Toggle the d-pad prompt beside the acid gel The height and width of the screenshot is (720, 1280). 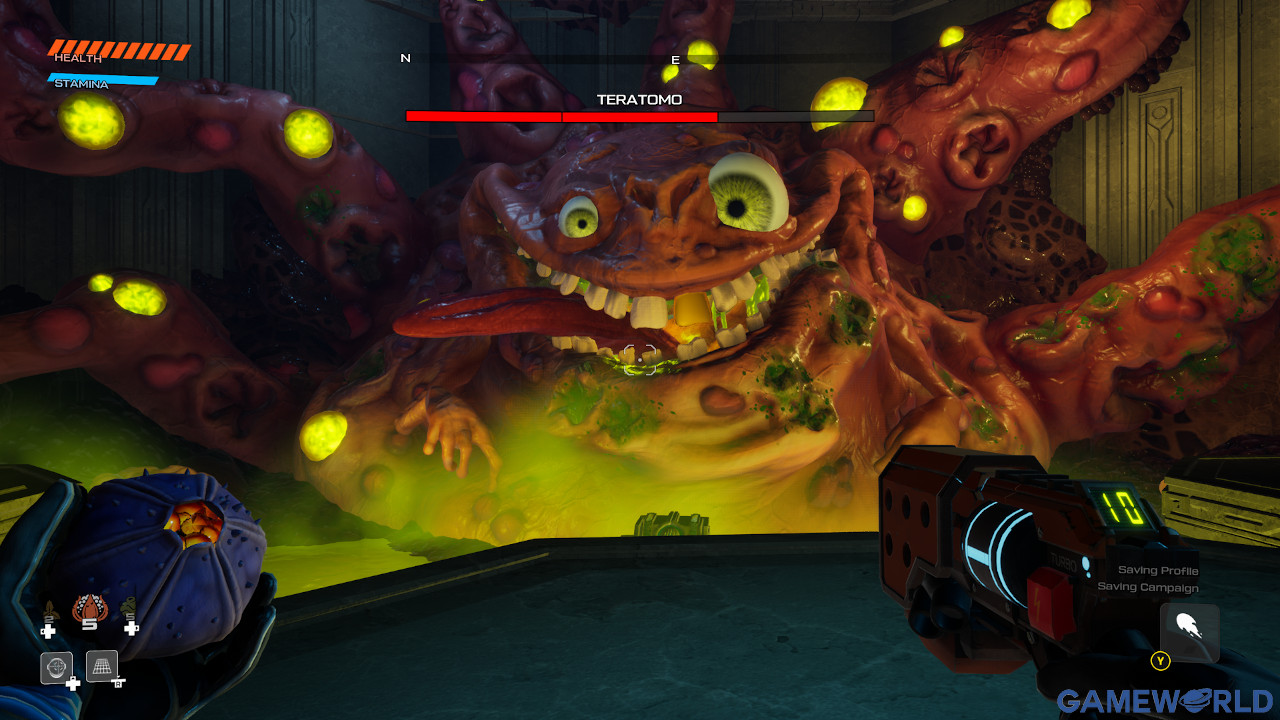pyautogui.click(x=130, y=628)
